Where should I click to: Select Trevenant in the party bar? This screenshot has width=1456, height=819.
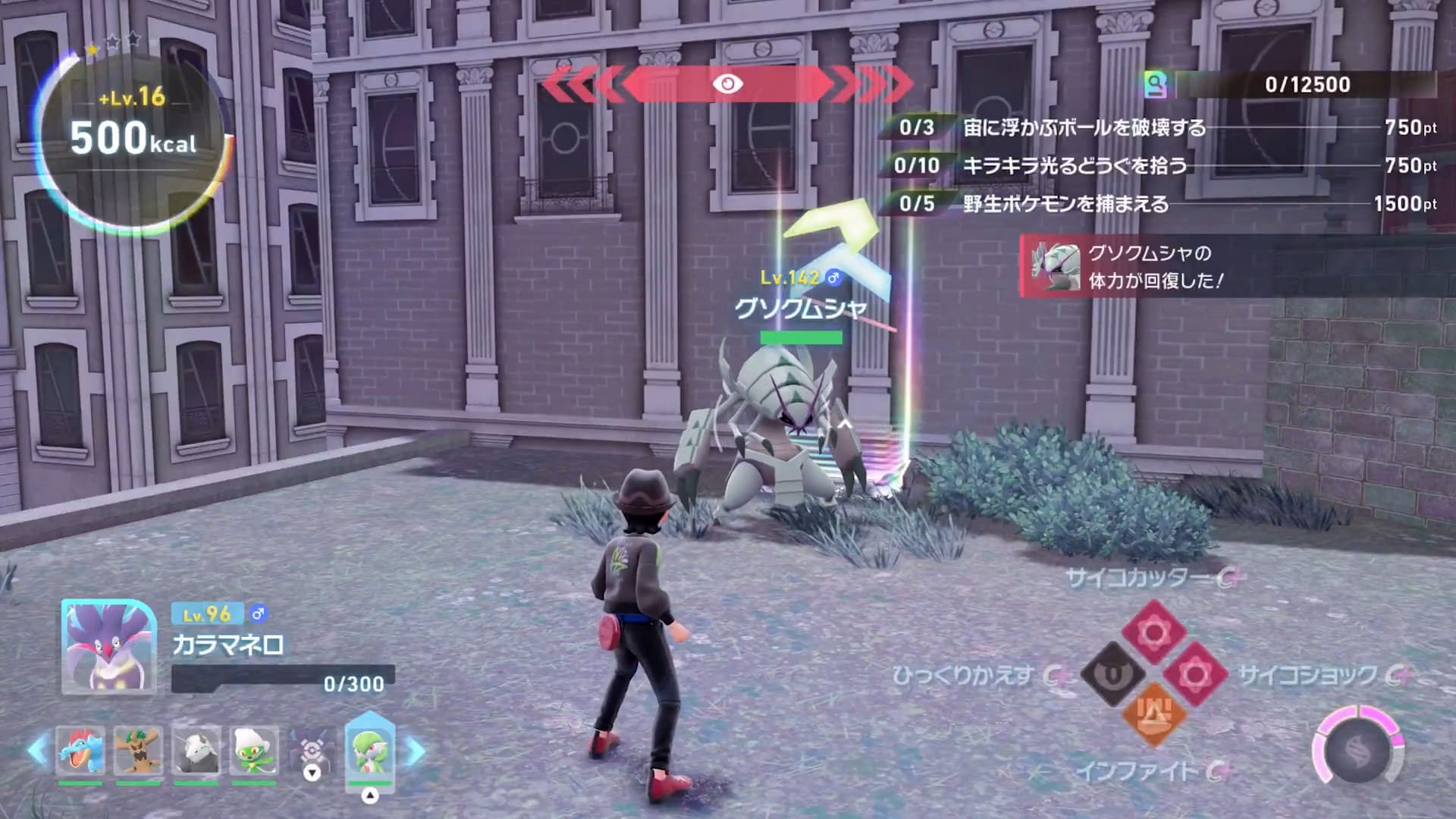(138, 750)
